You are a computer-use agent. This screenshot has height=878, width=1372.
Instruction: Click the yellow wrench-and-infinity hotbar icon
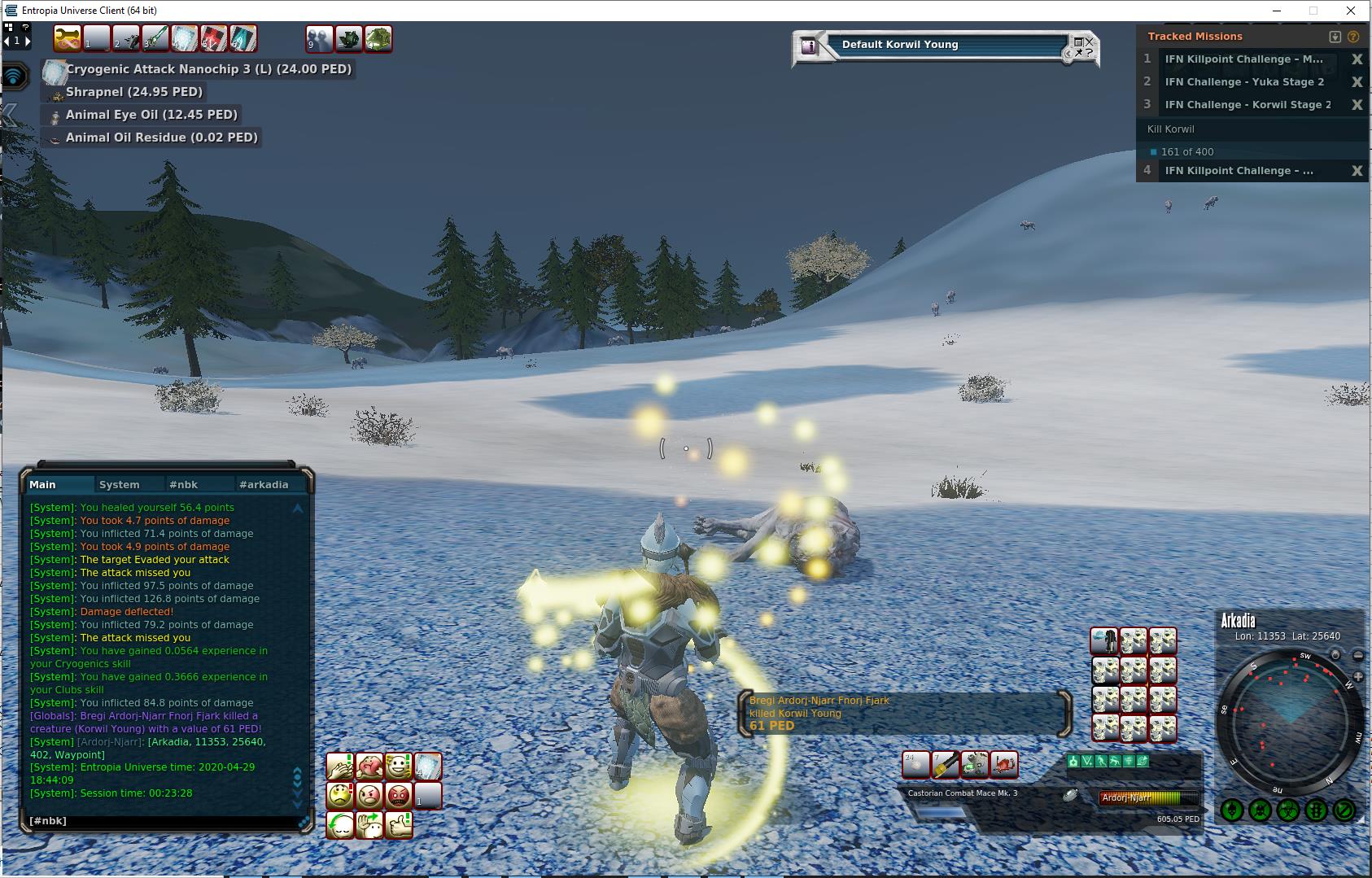[67, 38]
